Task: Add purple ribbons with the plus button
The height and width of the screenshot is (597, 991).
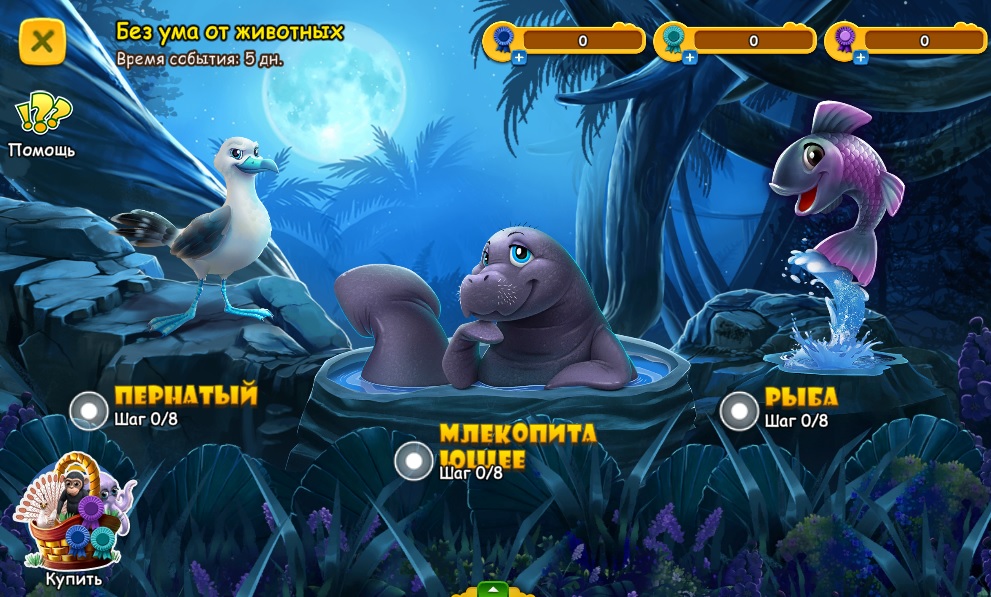Action: point(861,58)
